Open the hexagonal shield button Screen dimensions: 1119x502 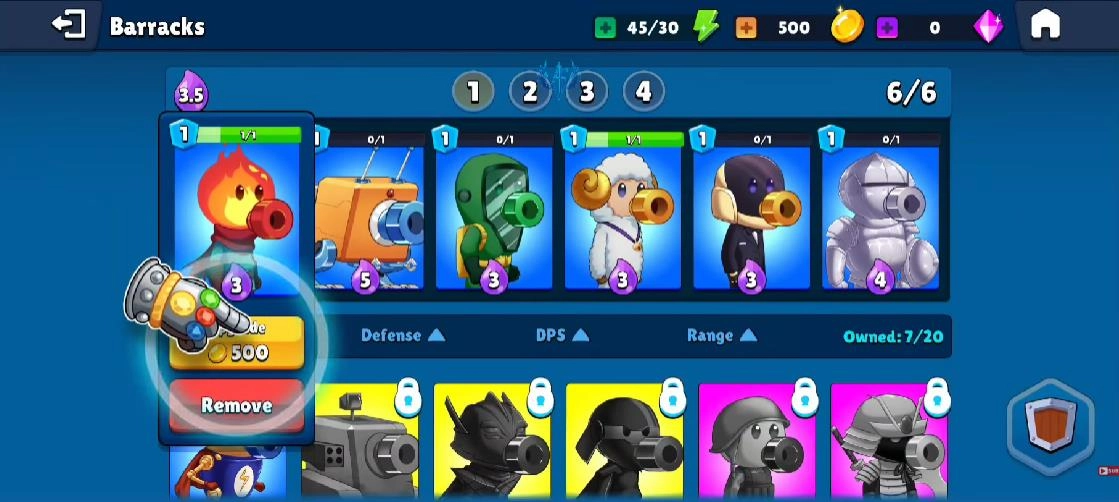click(1051, 422)
